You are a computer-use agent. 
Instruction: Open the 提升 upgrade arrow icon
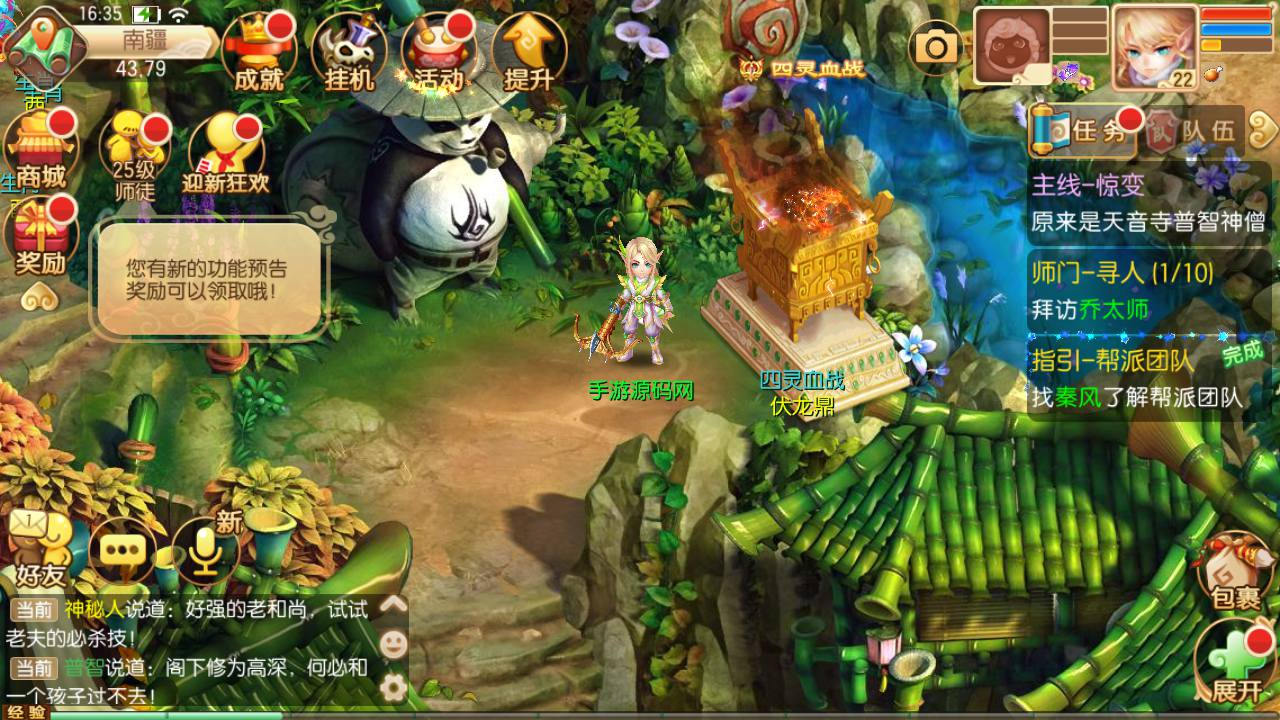coord(528,52)
